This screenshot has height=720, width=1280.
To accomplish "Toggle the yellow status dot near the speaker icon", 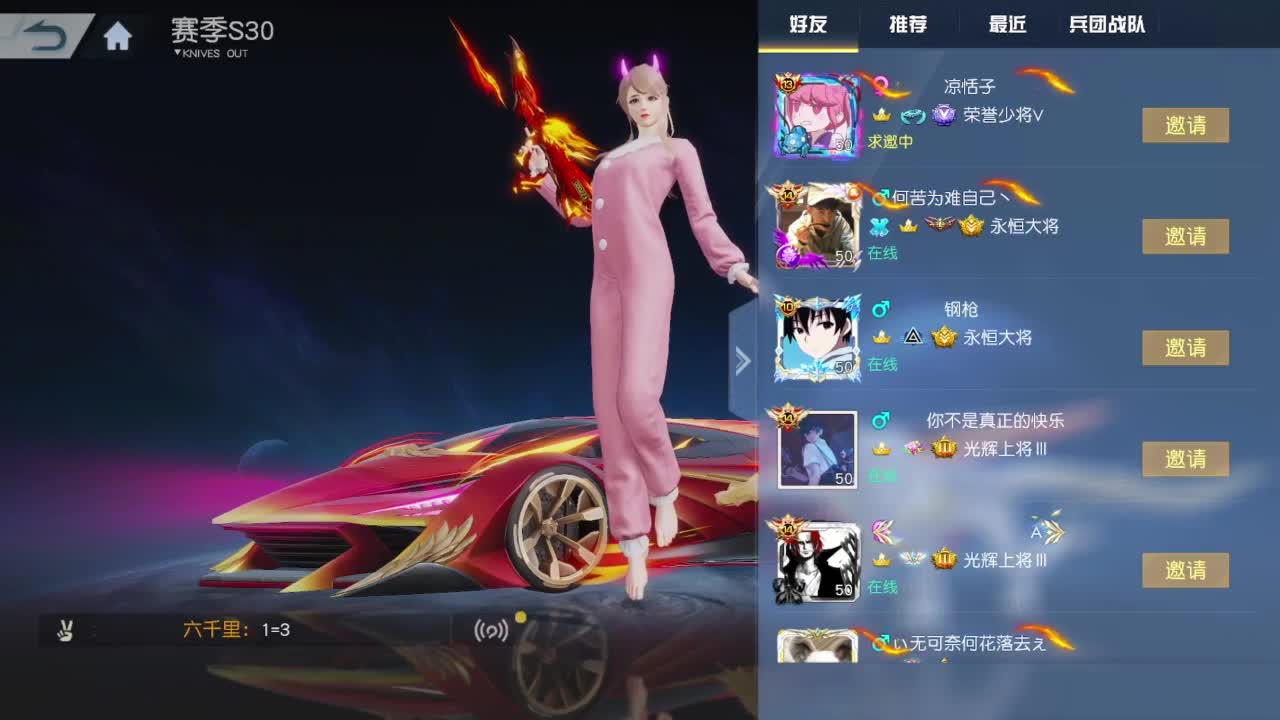I will click(519, 619).
